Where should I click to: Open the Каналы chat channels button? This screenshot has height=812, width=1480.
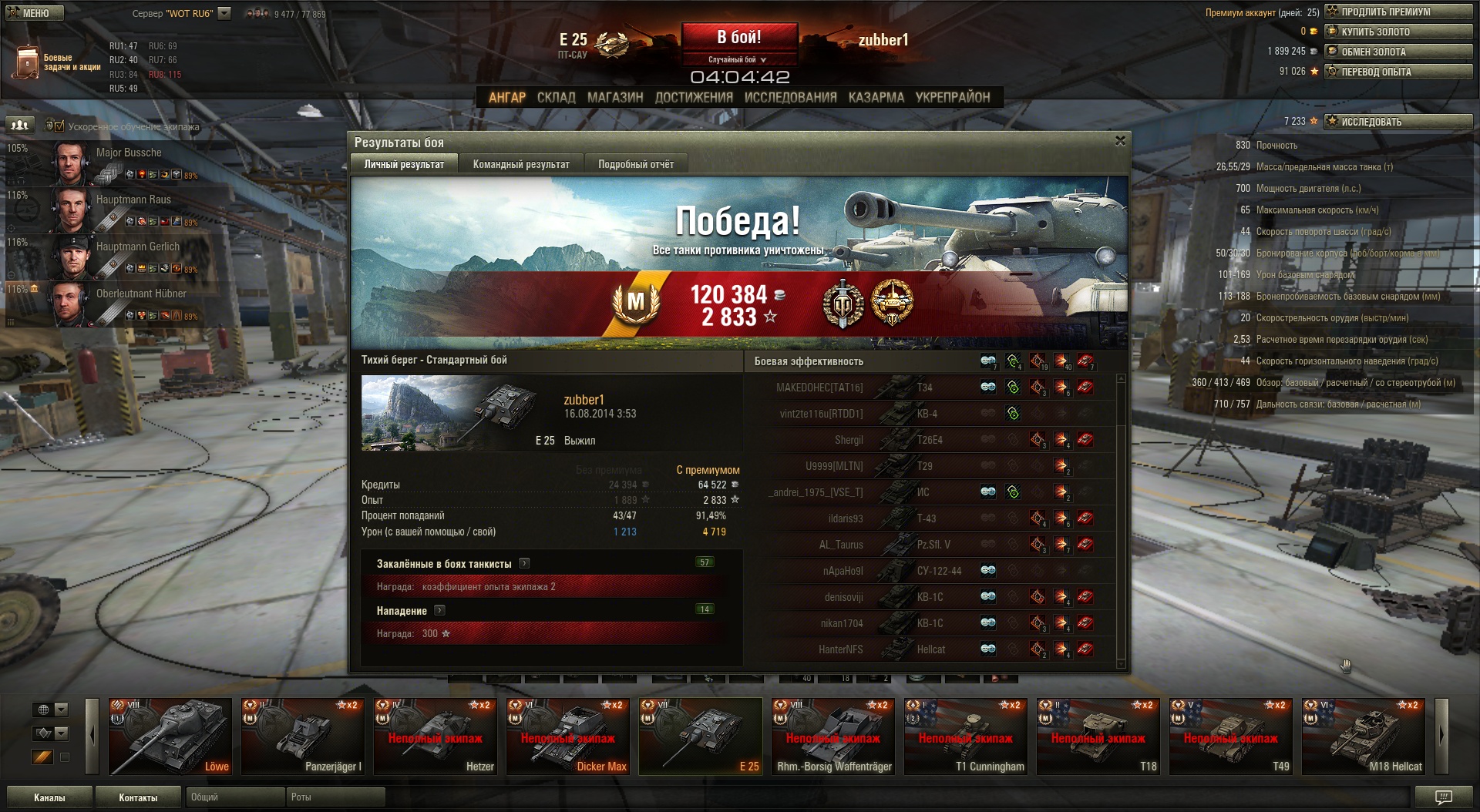click(x=49, y=797)
